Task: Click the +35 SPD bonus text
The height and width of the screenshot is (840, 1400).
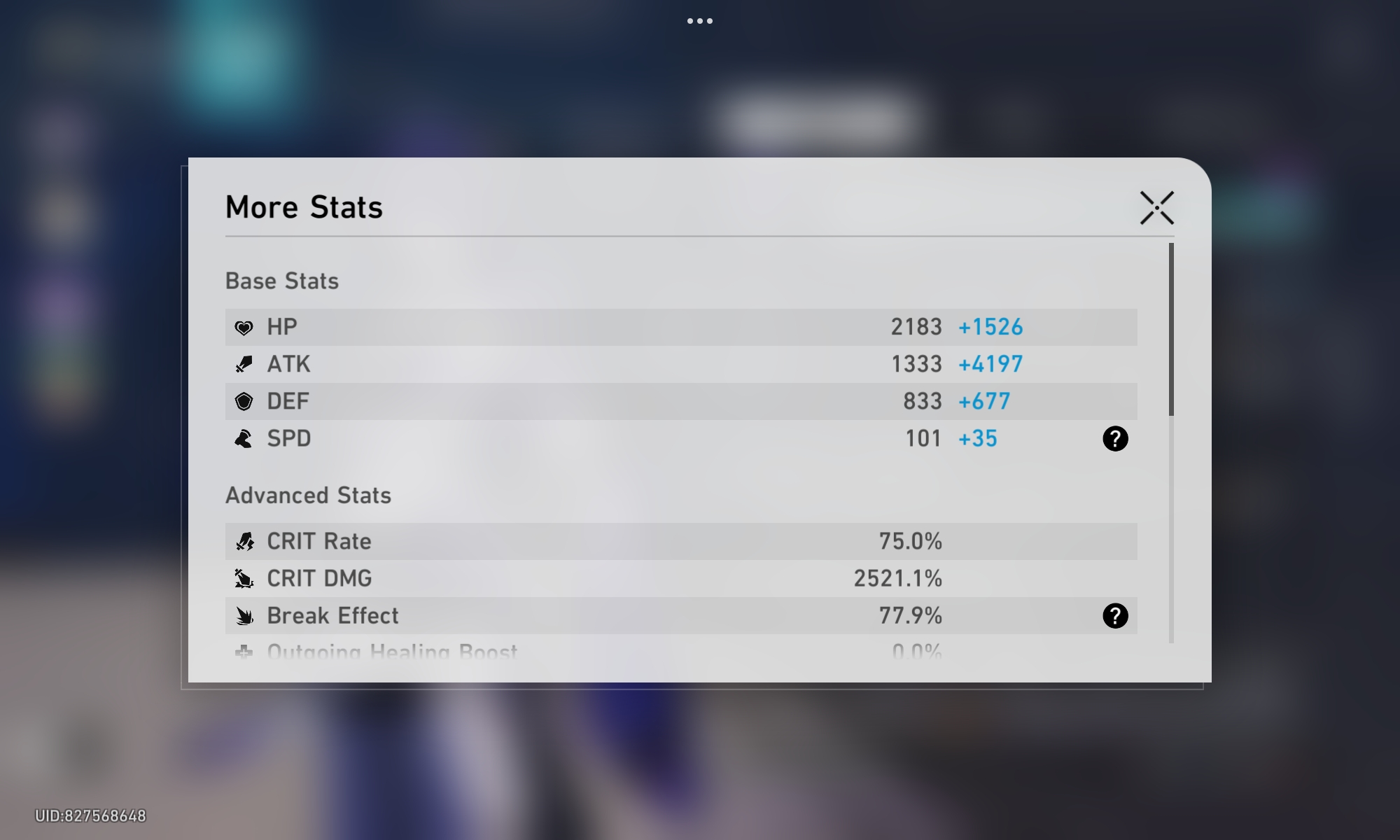Action: click(979, 438)
